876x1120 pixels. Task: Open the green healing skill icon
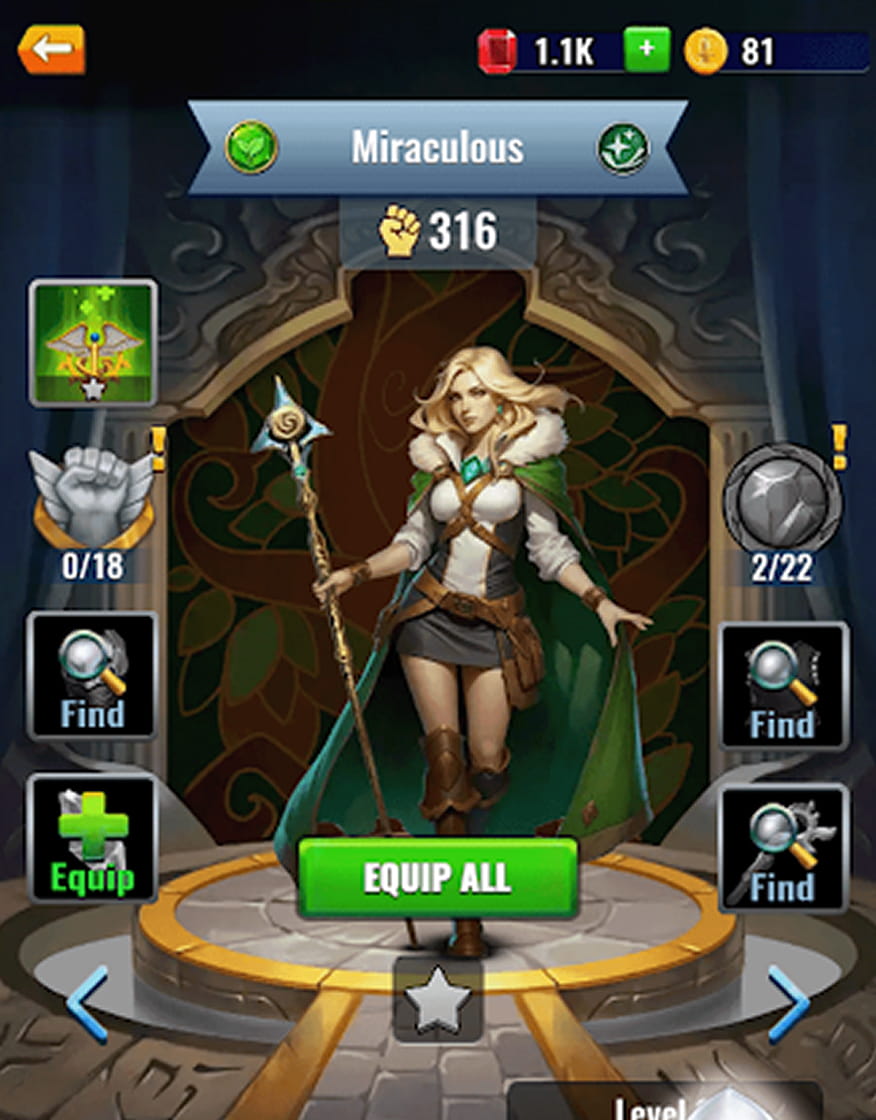[93, 343]
